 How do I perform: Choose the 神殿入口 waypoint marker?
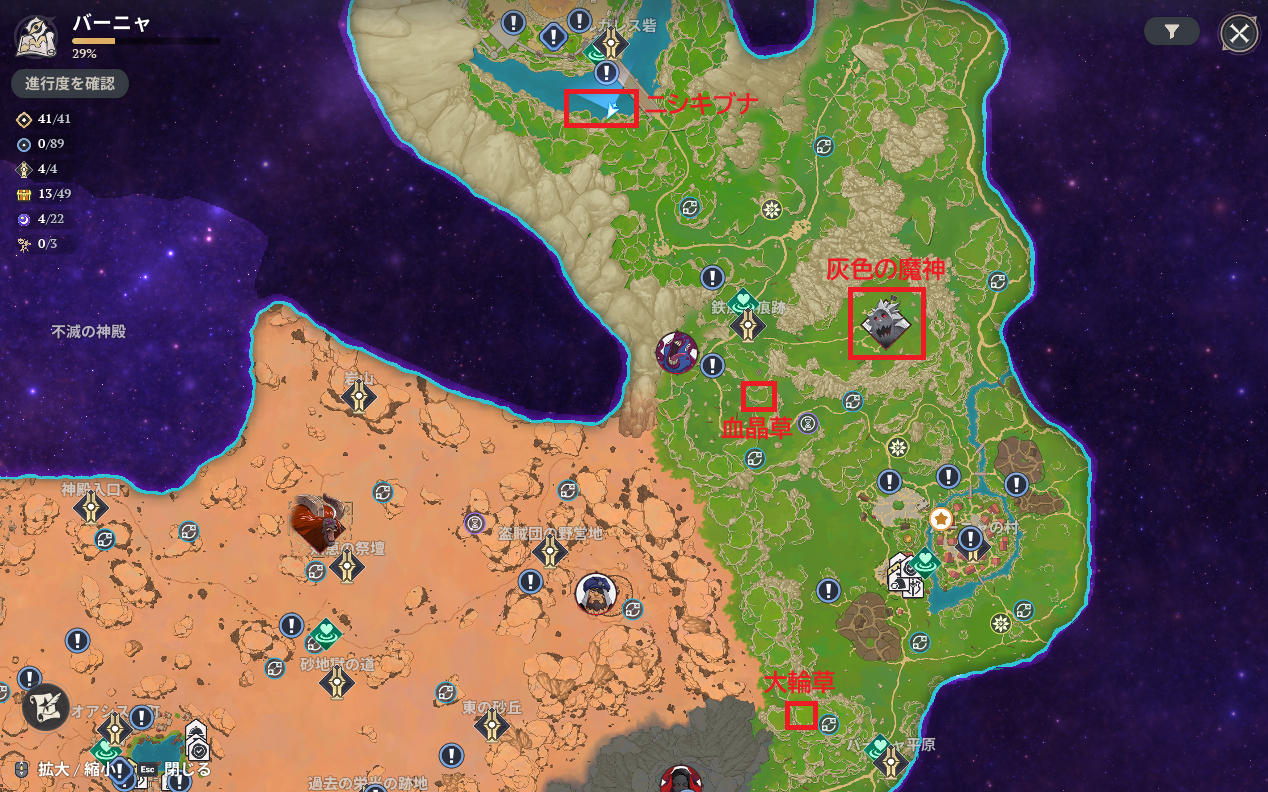pos(91,507)
